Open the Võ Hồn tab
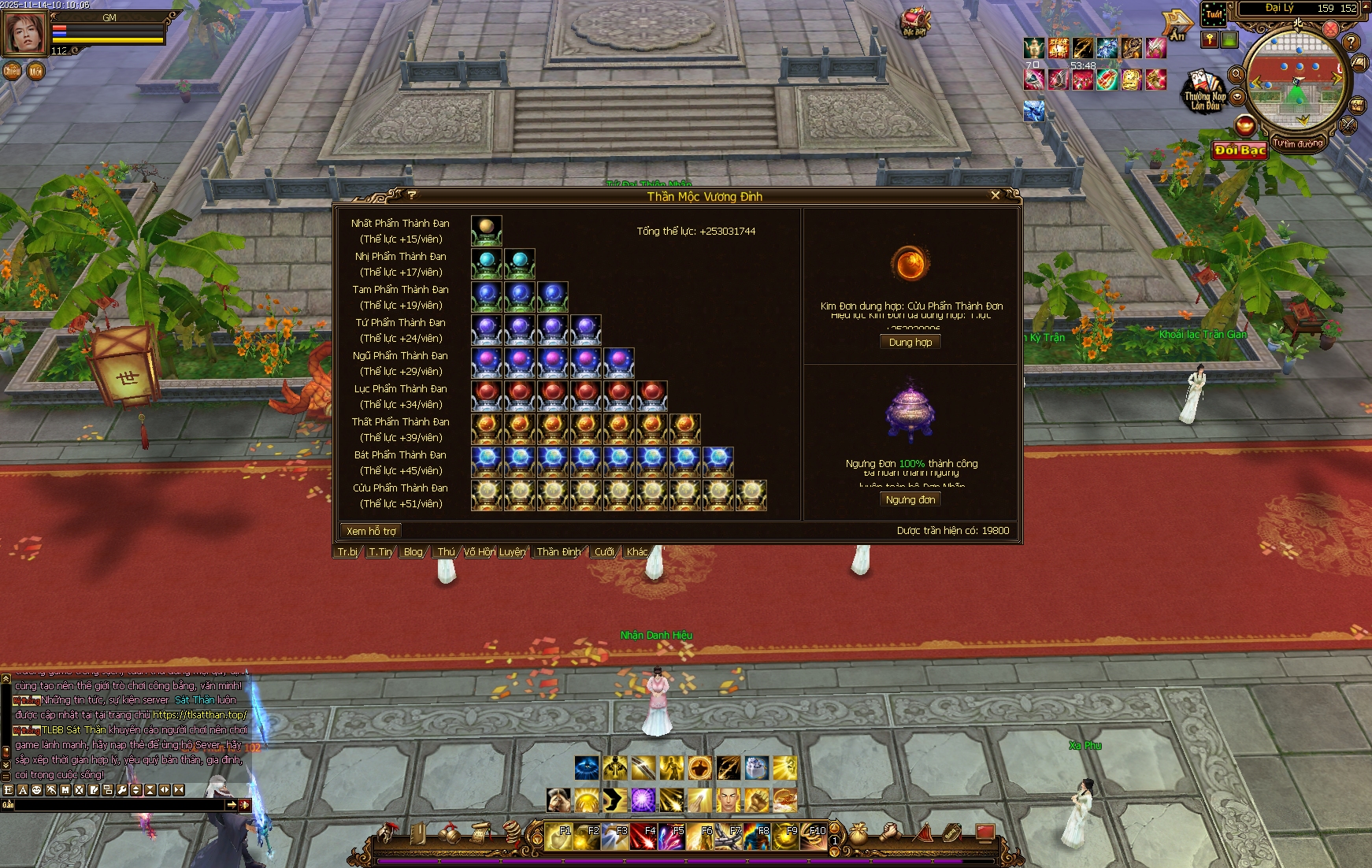Viewport: 1372px width, 868px height. pyautogui.click(x=479, y=552)
